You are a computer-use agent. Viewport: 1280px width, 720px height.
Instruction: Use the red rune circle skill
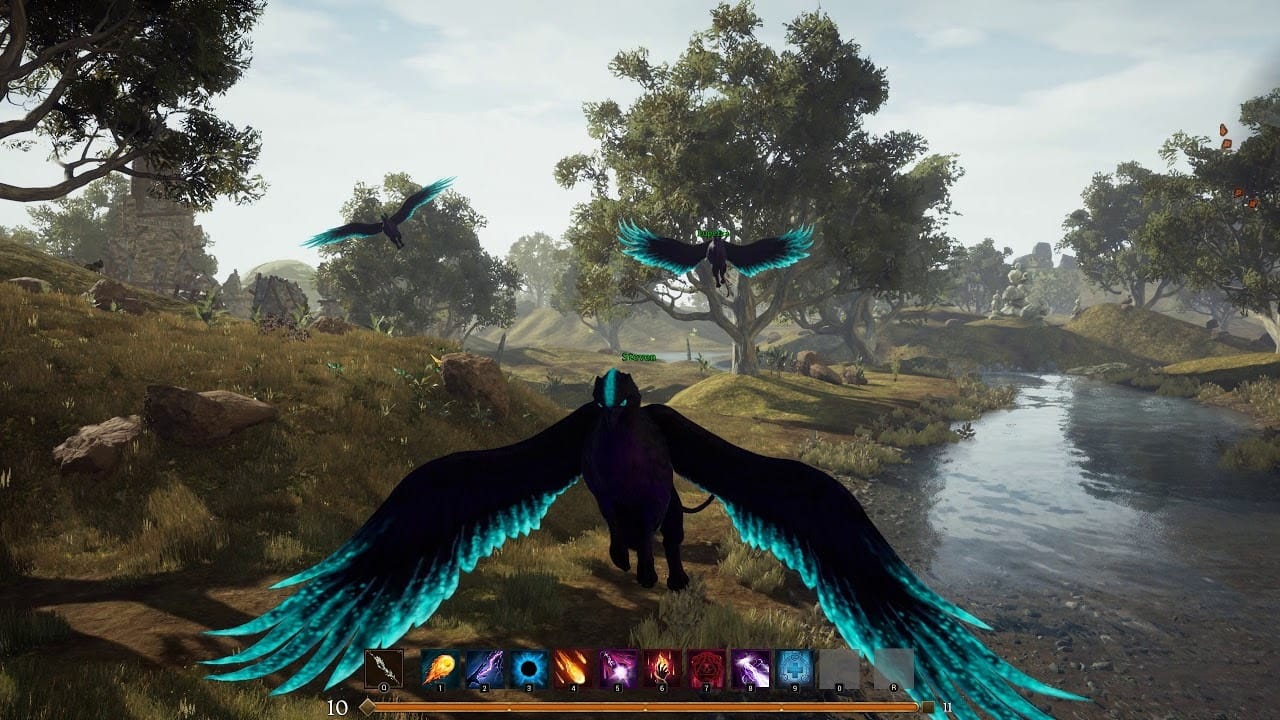click(x=707, y=668)
